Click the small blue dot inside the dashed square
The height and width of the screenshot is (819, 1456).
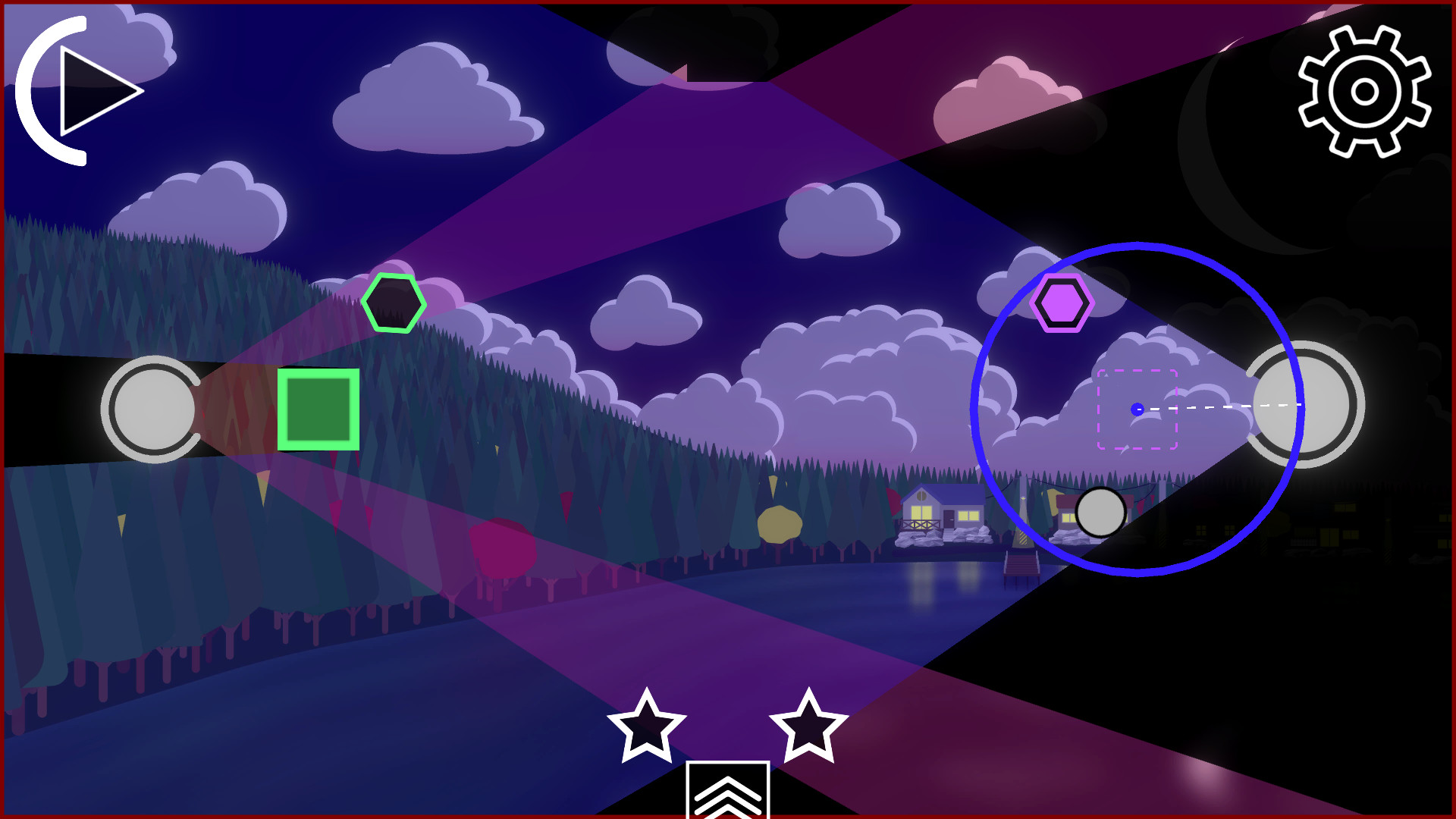[1137, 409]
